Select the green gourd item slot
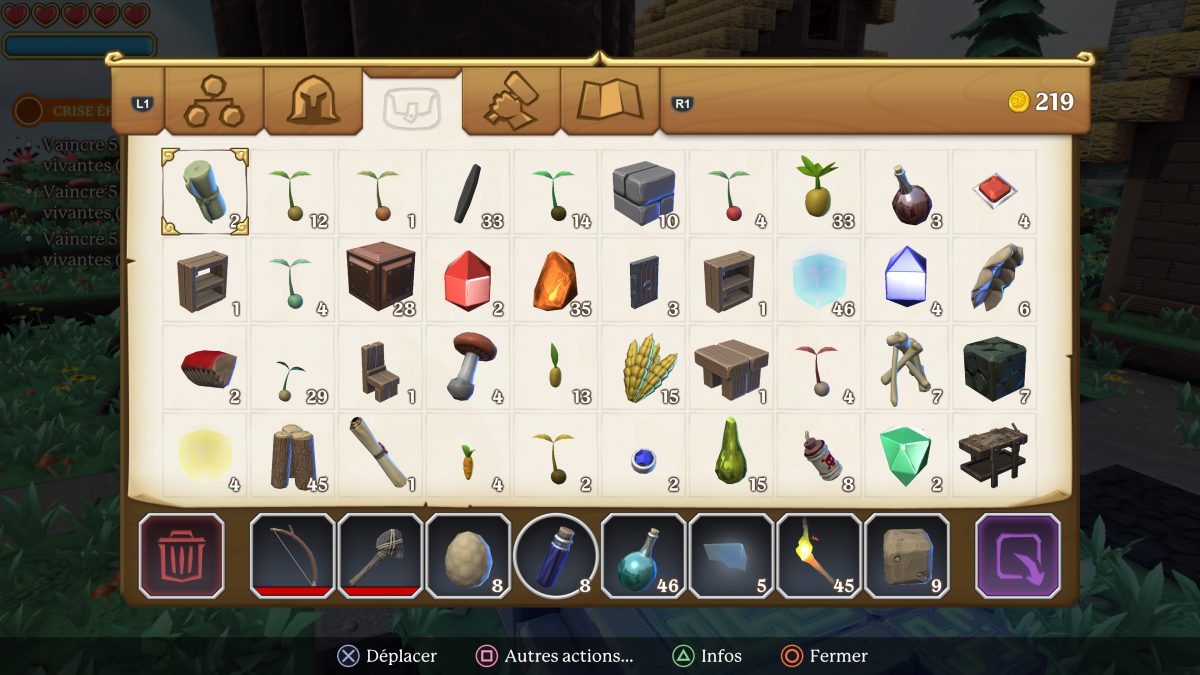Screen dimensions: 1200x675 [731, 455]
